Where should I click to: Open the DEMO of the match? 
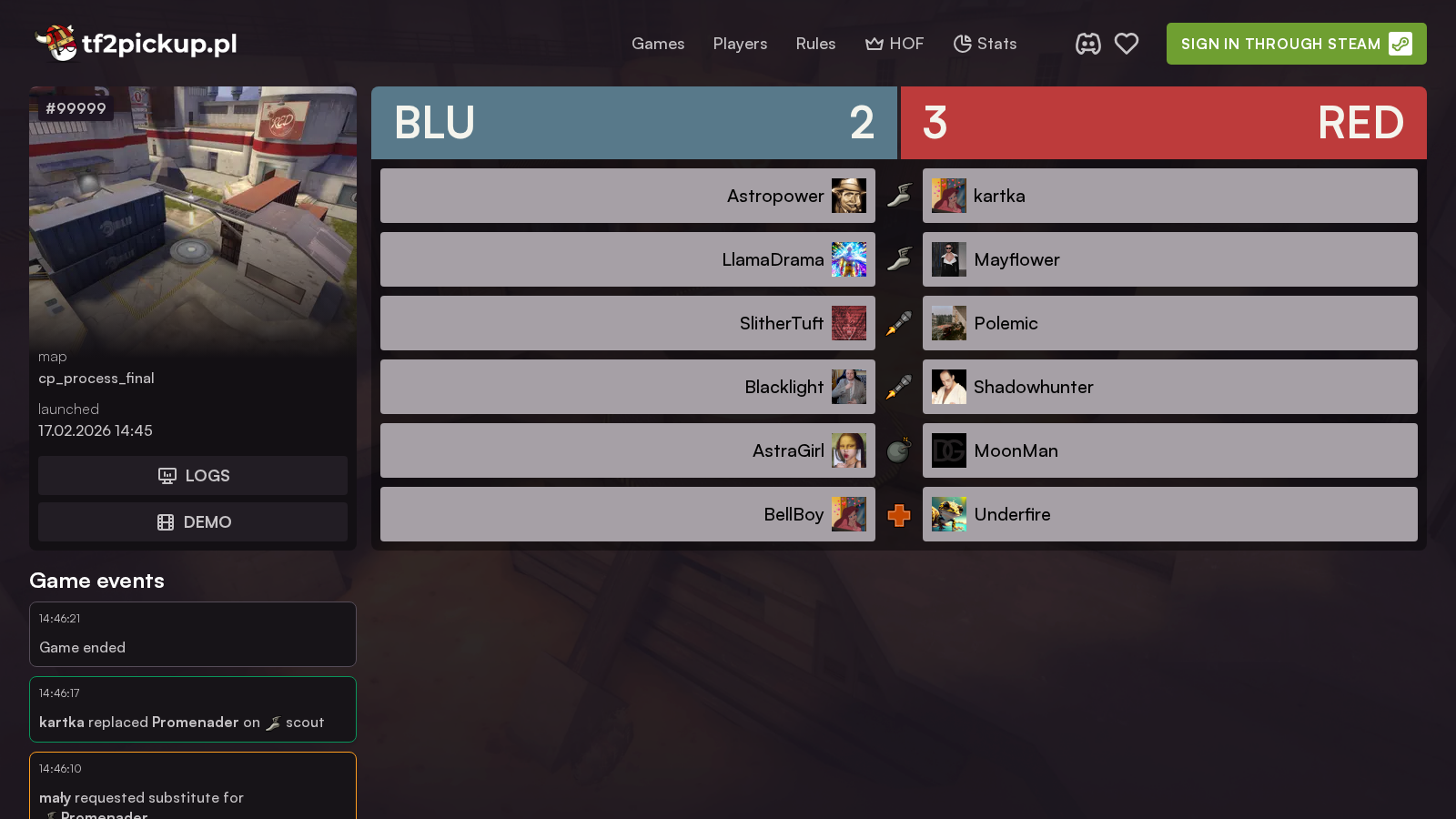[192, 521]
